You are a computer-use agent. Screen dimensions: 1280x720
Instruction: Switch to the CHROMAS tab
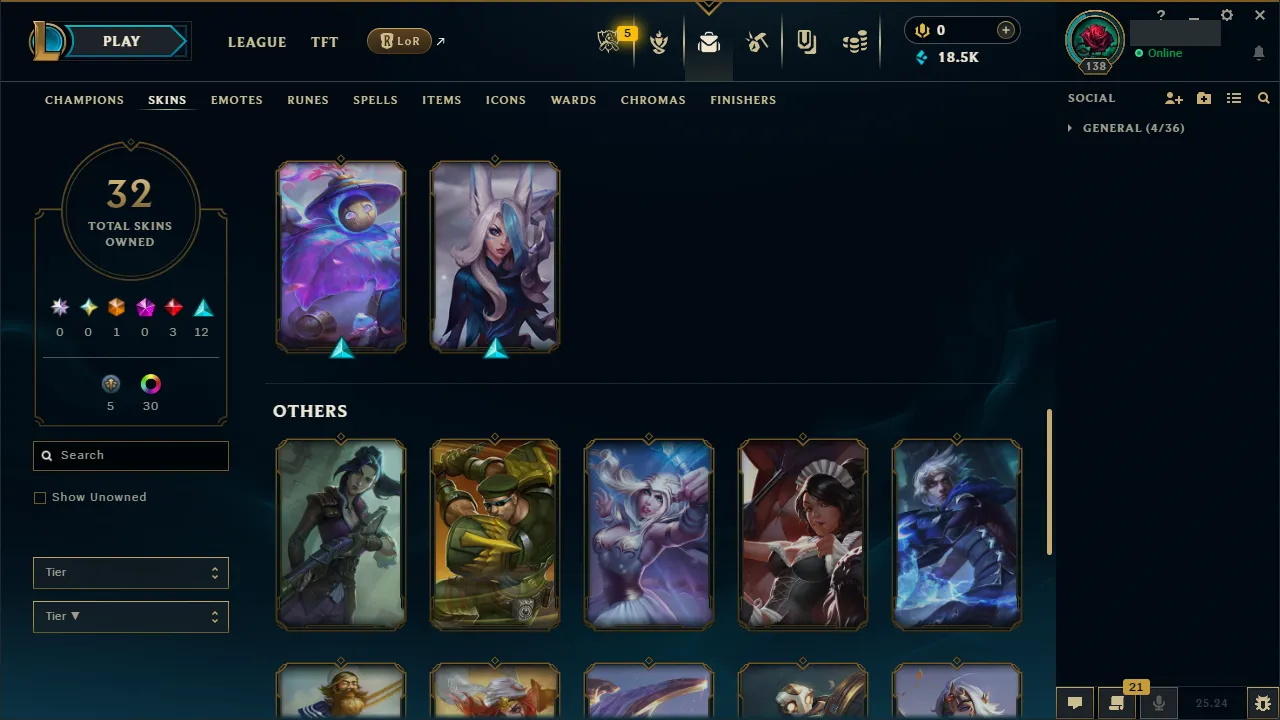click(653, 100)
